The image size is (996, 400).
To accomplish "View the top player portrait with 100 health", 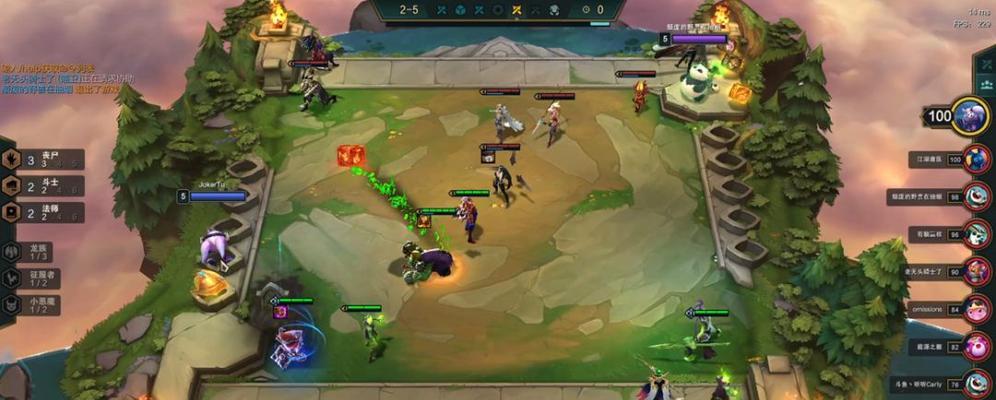I will point(970,117).
